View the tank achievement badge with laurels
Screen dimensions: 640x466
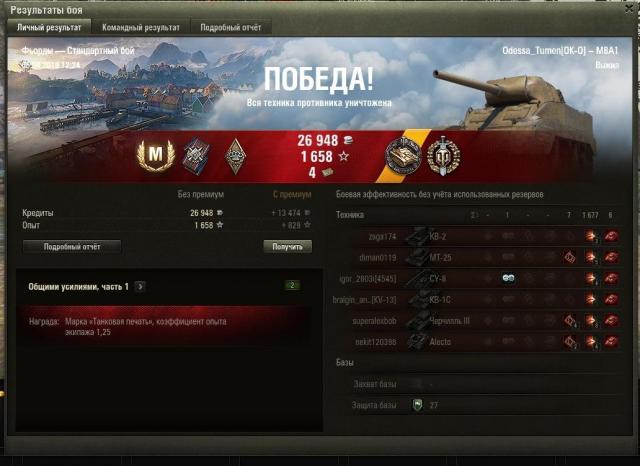tap(405, 154)
